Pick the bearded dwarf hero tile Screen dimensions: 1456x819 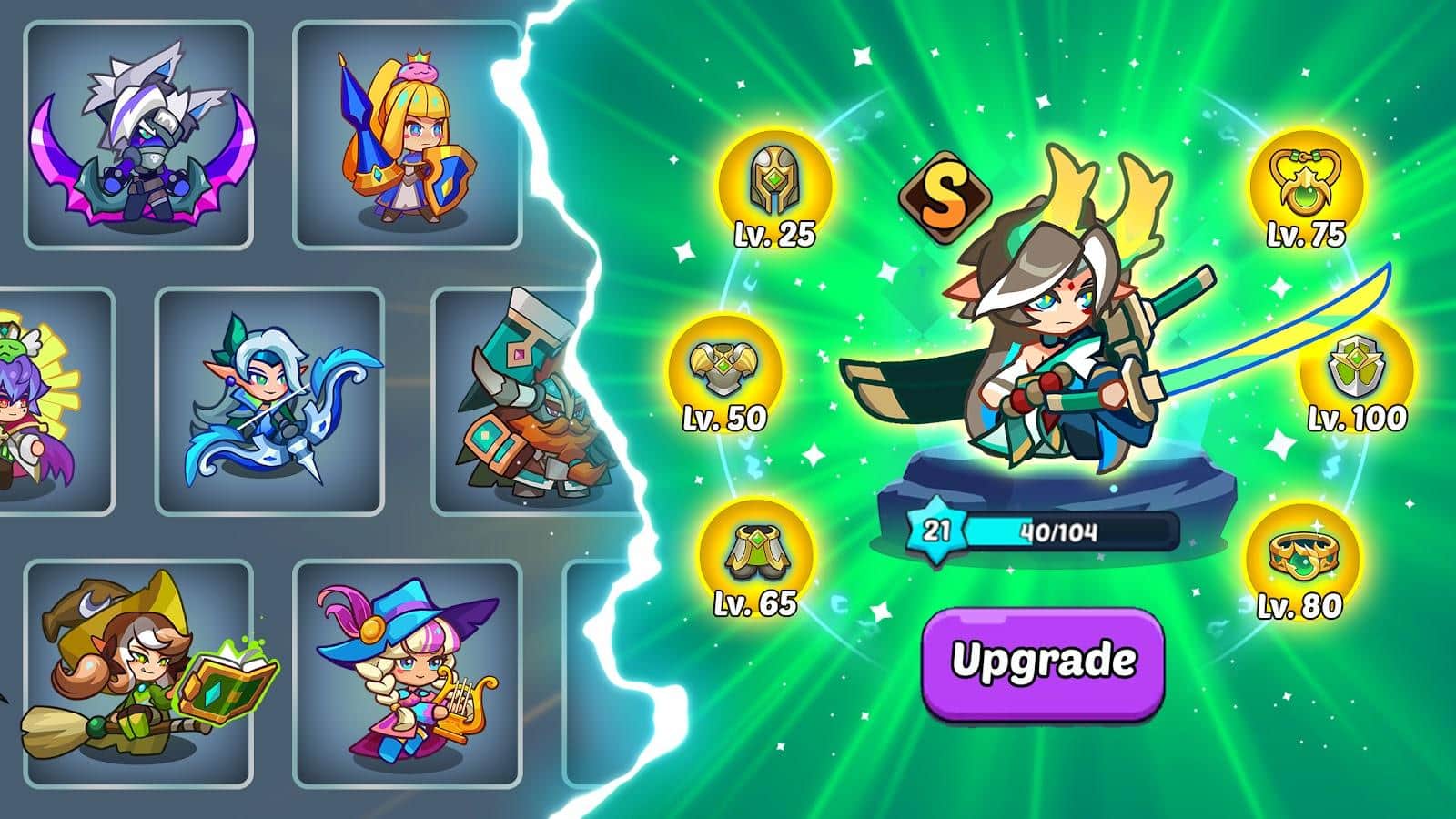point(523,401)
